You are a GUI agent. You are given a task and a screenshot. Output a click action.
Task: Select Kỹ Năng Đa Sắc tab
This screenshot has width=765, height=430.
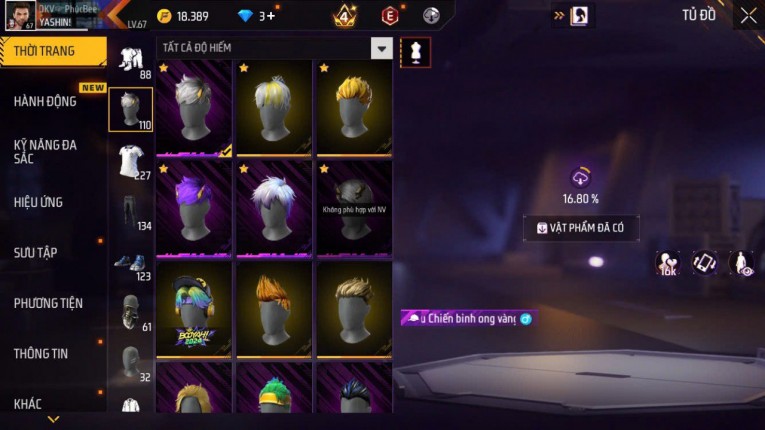[x=45, y=151]
